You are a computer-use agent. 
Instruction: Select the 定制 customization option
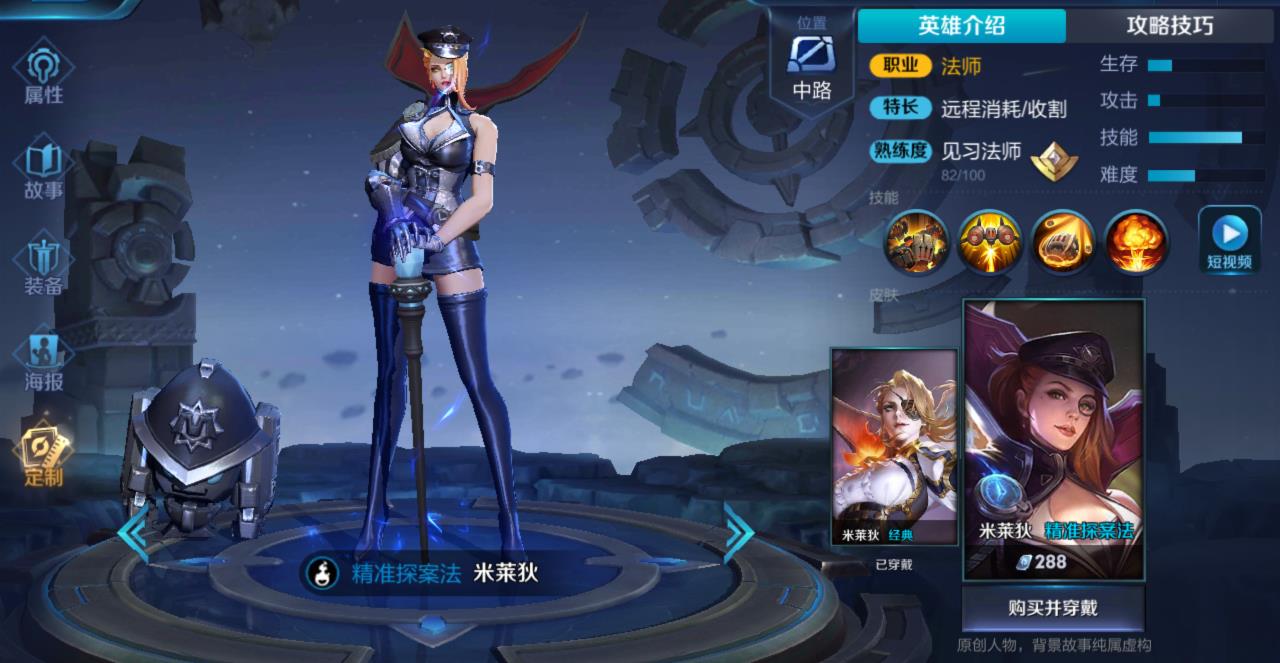(x=43, y=456)
